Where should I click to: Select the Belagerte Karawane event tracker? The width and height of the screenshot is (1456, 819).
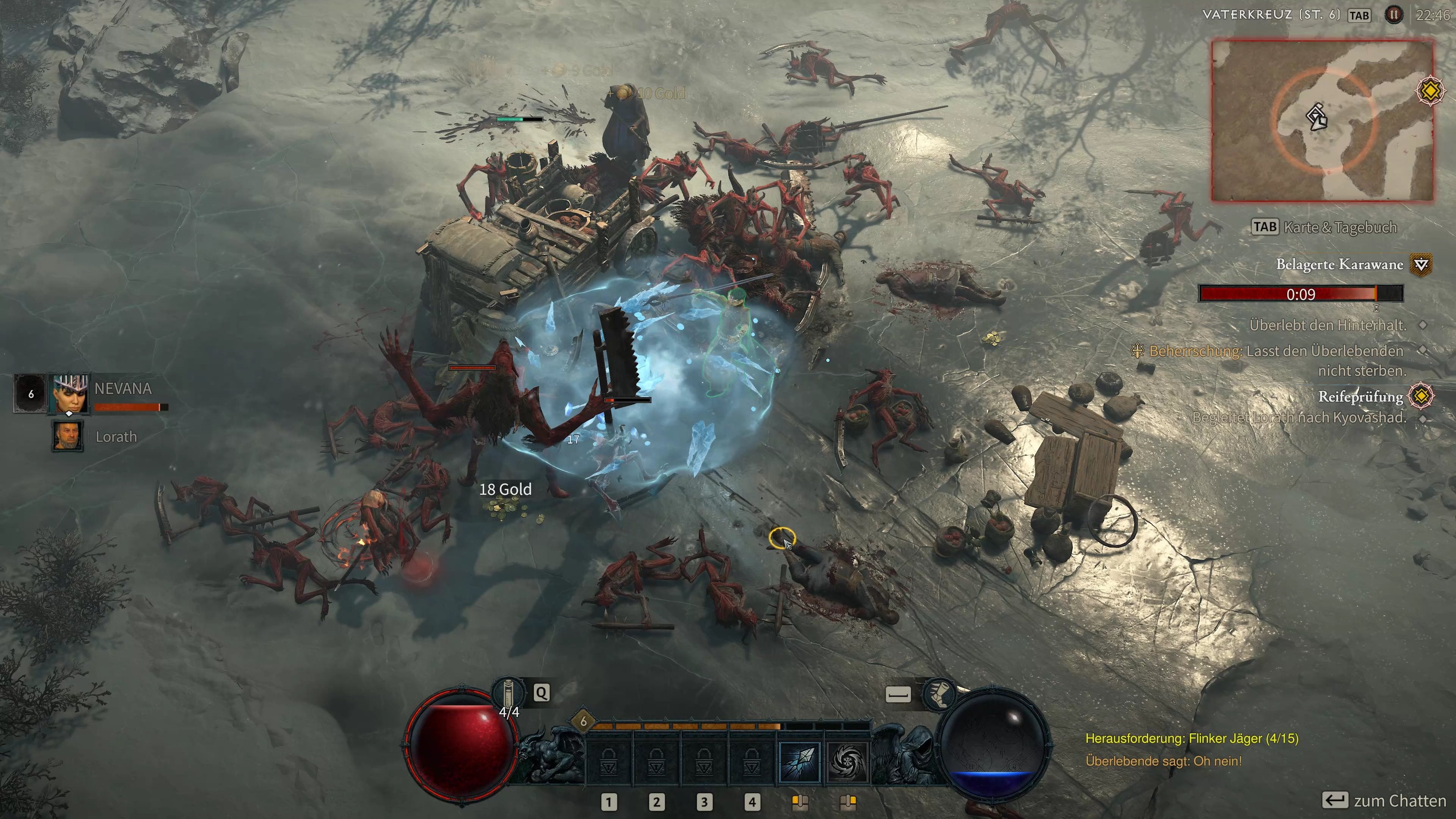click(x=1339, y=264)
